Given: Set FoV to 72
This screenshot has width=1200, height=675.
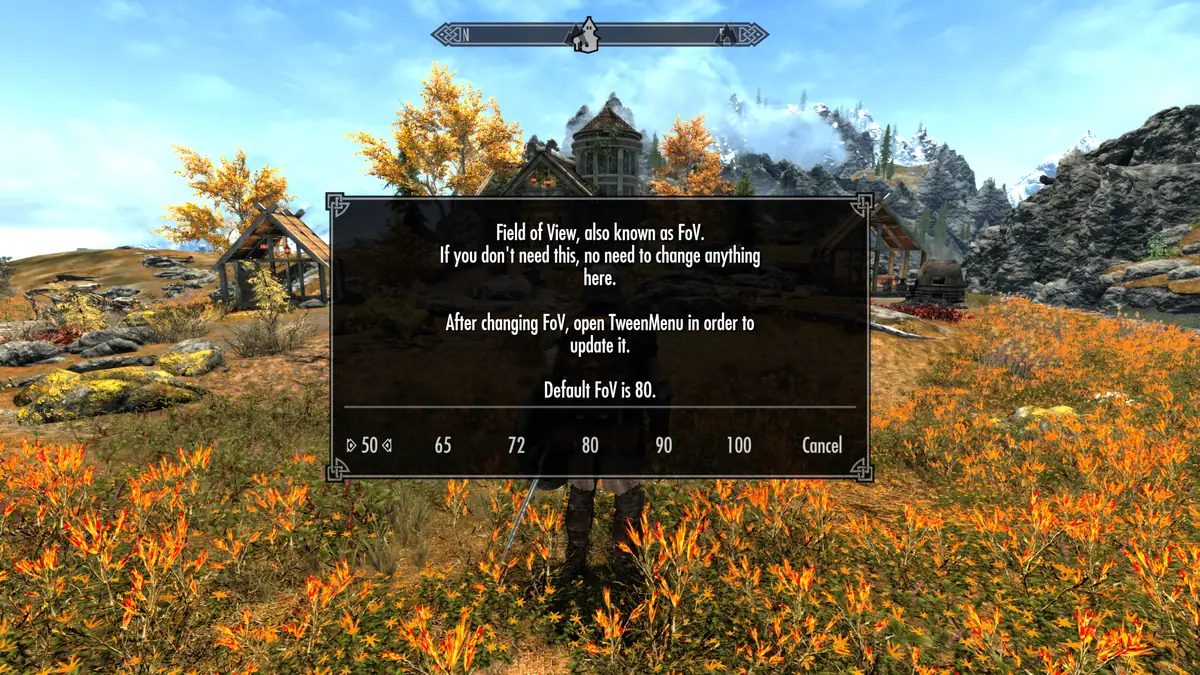Looking at the screenshot, I should pyautogui.click(x=516, y=445).
